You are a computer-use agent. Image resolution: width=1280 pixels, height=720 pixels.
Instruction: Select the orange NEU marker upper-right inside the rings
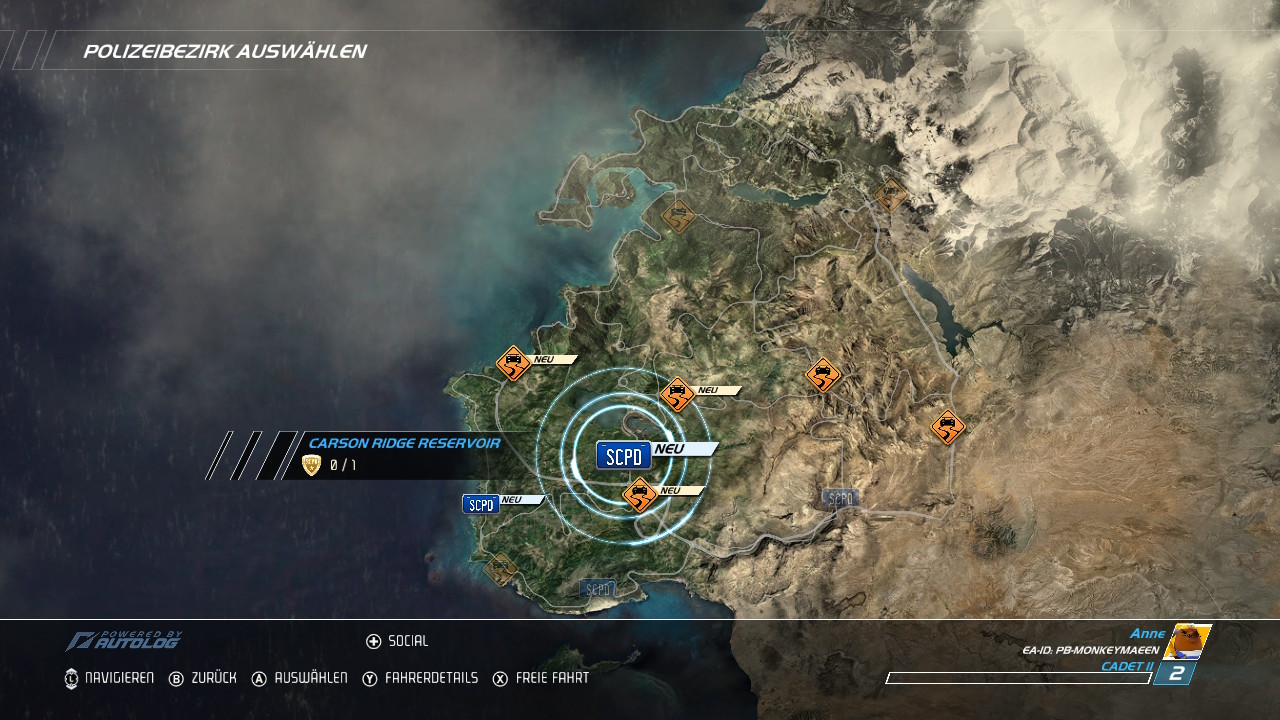coord(677,394)
